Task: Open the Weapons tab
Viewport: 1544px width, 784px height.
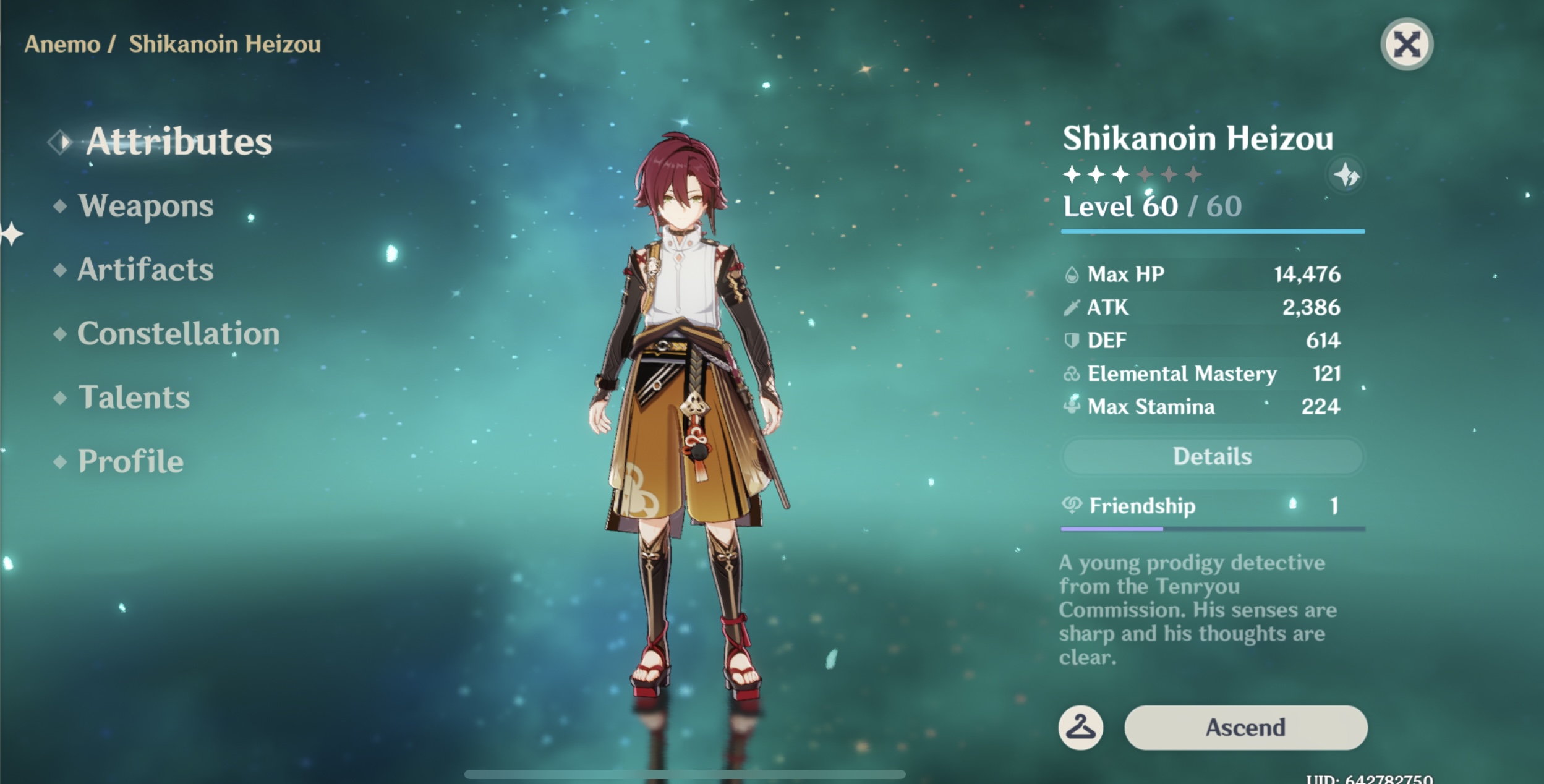Action: tap(145, 206)
